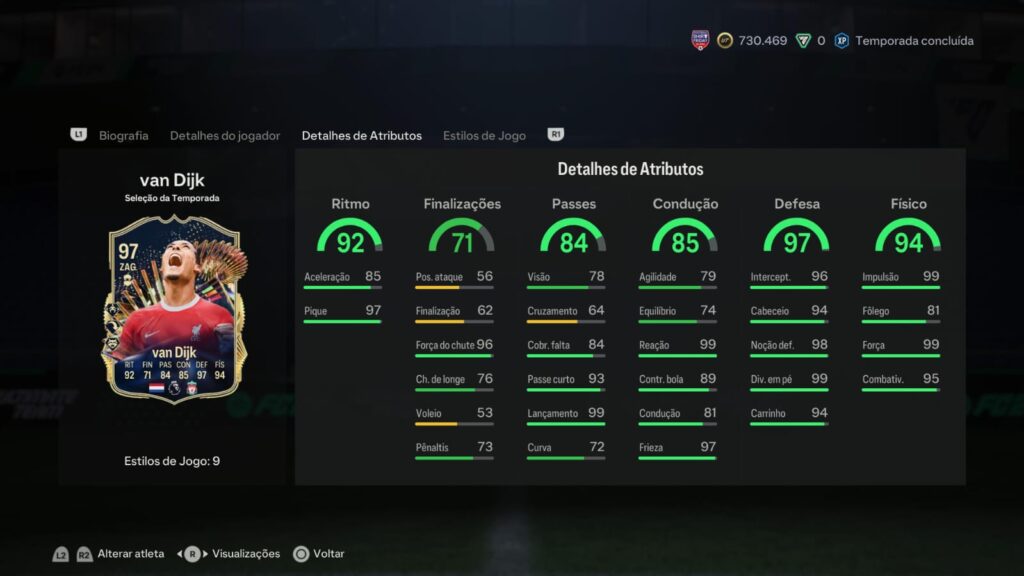Screen dimensions: 1024x576
Task: Select the Detalhes de Atributos tab
Action: coord(361,135)
